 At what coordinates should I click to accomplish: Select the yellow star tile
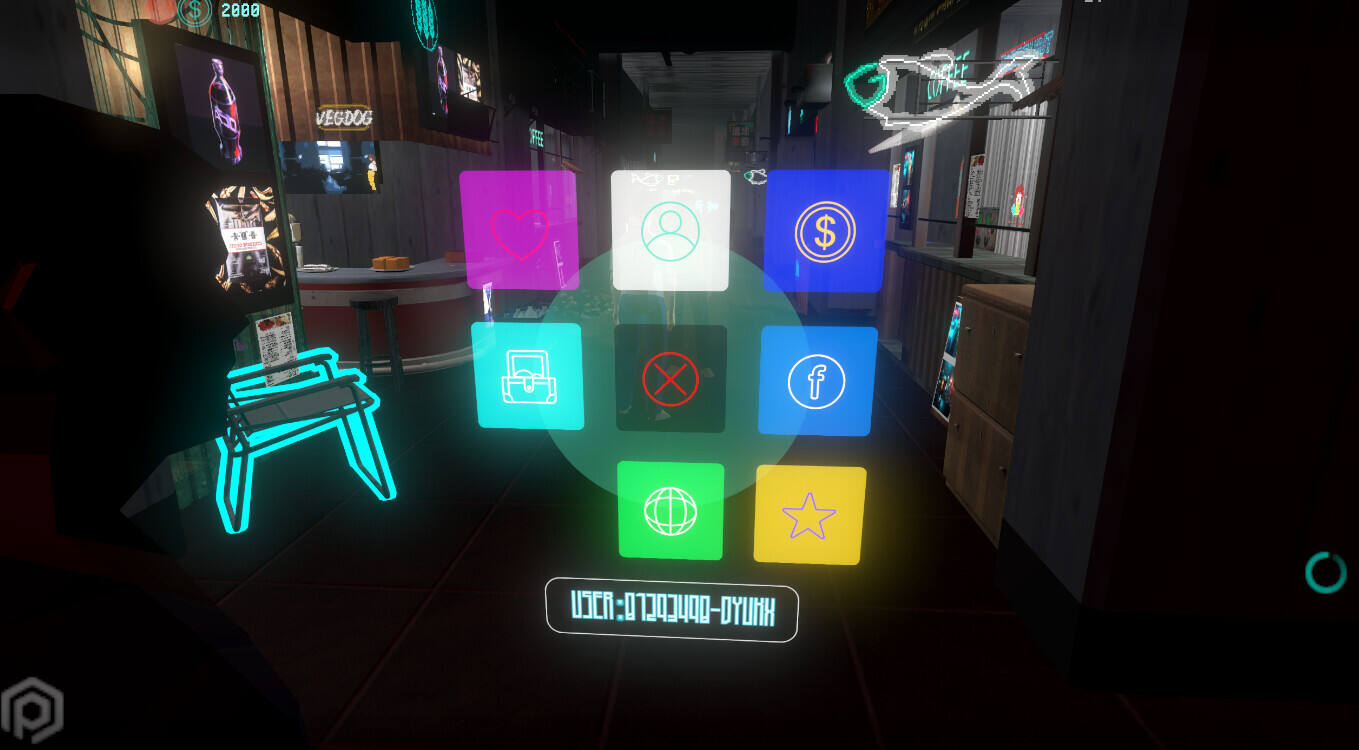[810, 514]
